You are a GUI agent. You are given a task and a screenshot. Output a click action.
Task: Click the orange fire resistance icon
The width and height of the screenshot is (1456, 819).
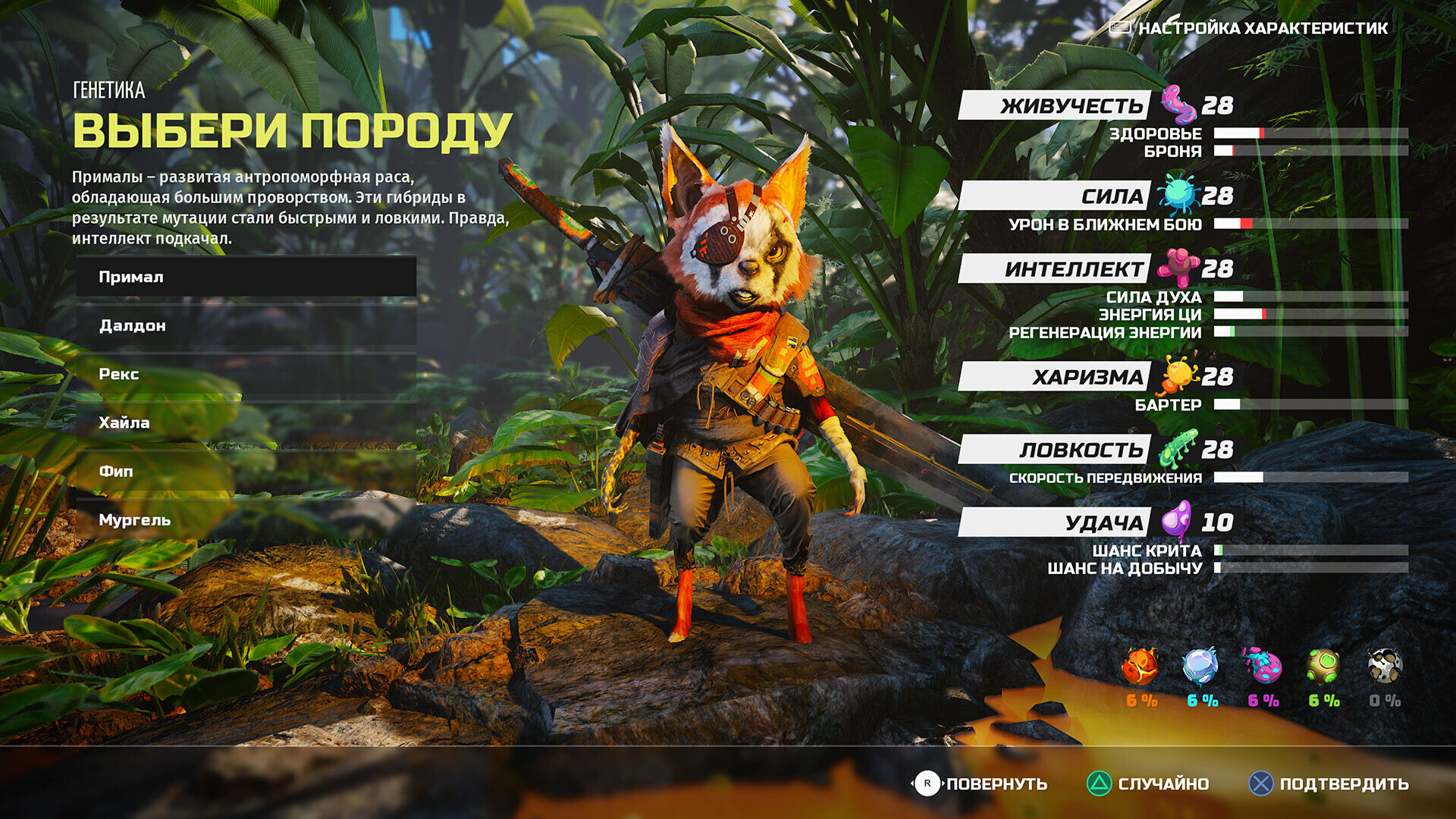(x=1141, y=667)
